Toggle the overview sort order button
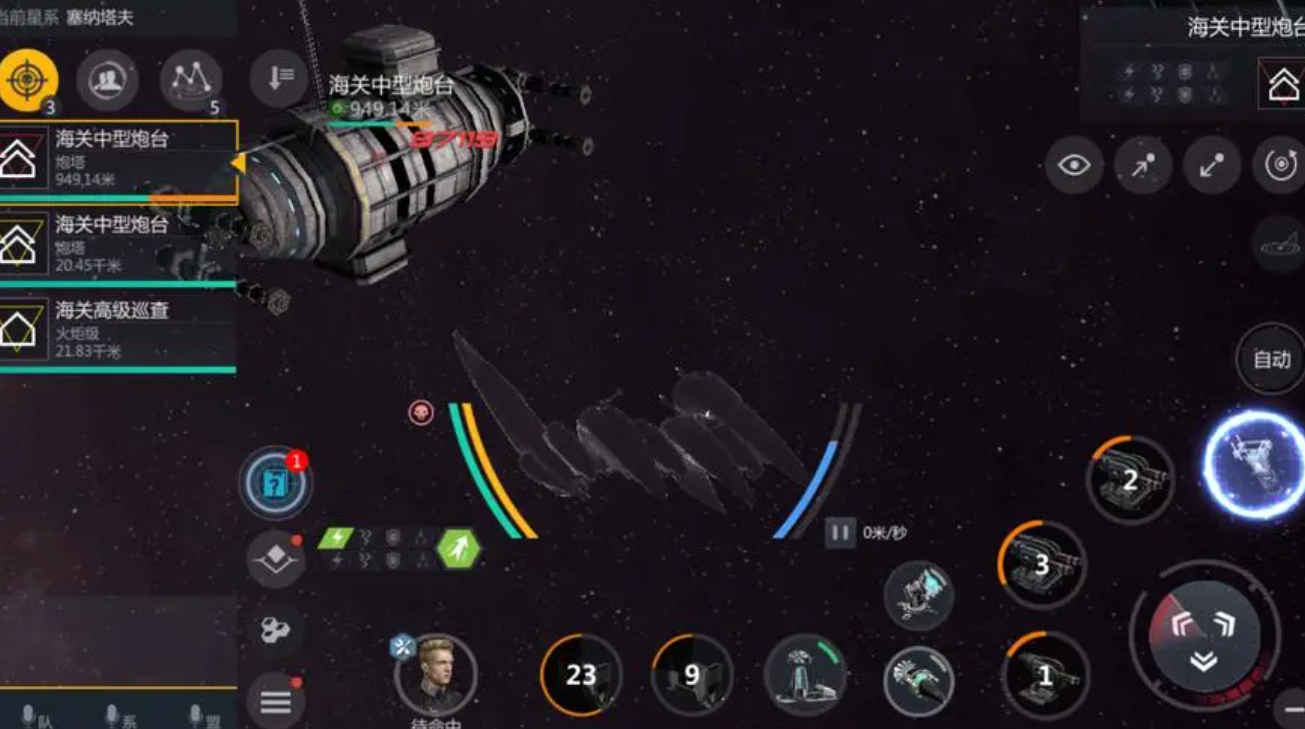Viewport: 1305px width, 729px height. click(x=278, y=78)
